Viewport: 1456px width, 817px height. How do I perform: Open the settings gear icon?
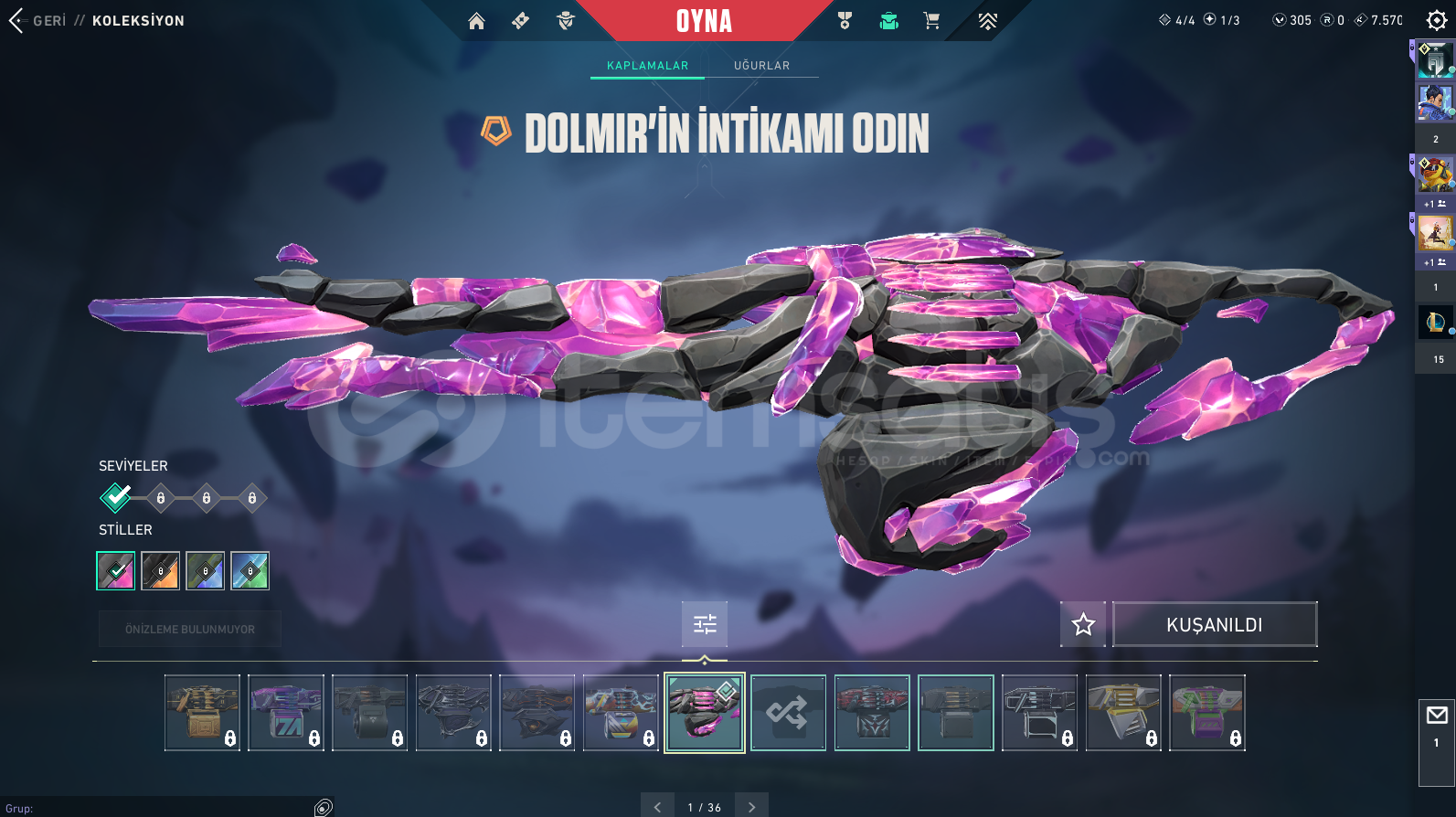[1436, 20]
